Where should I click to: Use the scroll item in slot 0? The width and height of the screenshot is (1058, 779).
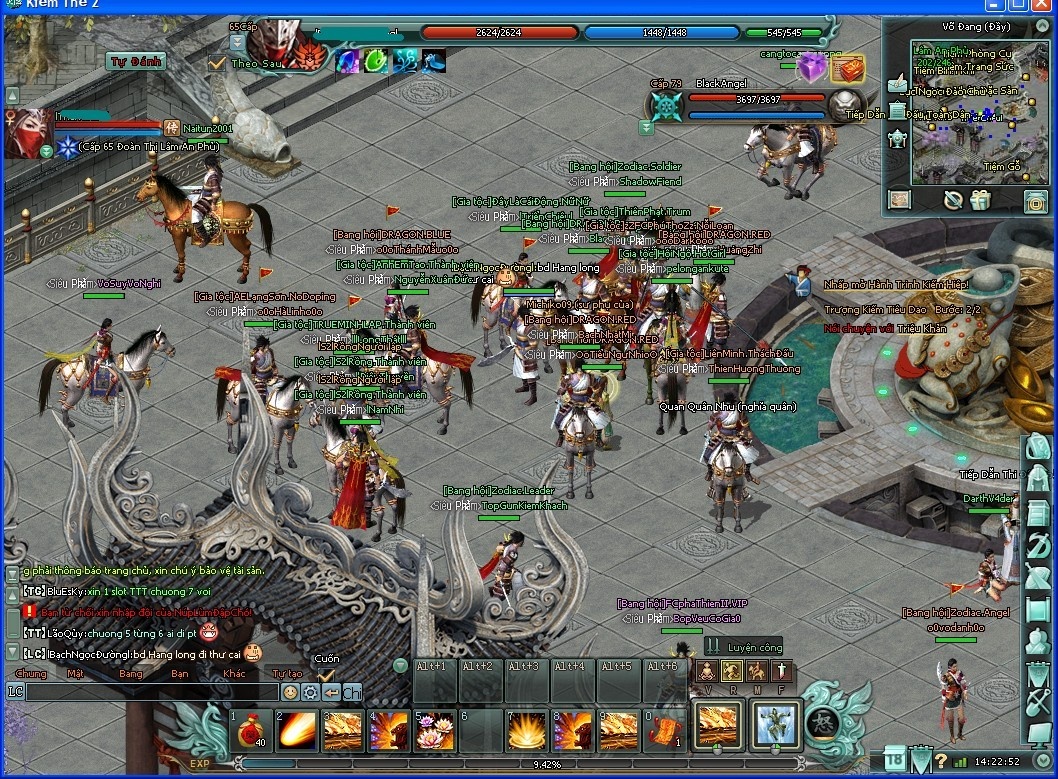(663, 730)
